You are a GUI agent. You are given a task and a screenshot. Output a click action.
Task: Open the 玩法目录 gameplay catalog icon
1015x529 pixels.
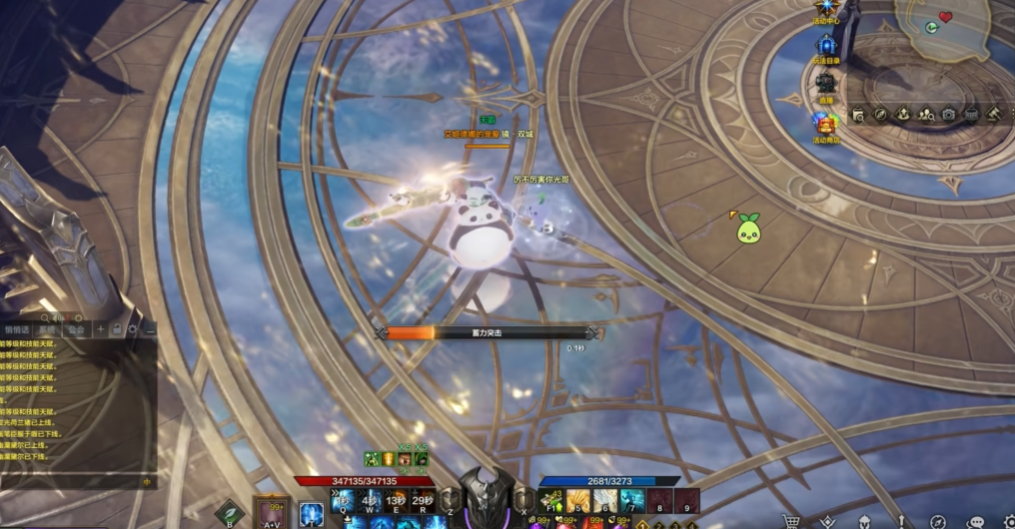point(827,46)
